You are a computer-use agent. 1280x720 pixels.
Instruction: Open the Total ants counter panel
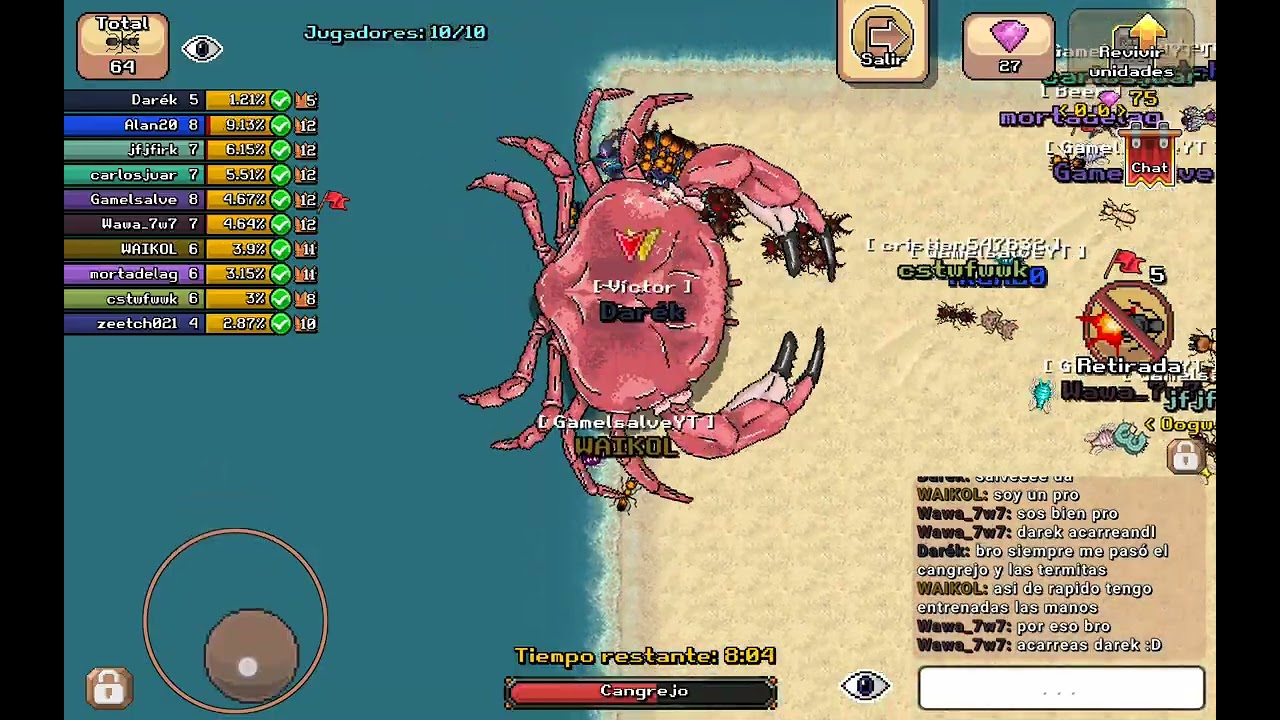pos(123,46)
